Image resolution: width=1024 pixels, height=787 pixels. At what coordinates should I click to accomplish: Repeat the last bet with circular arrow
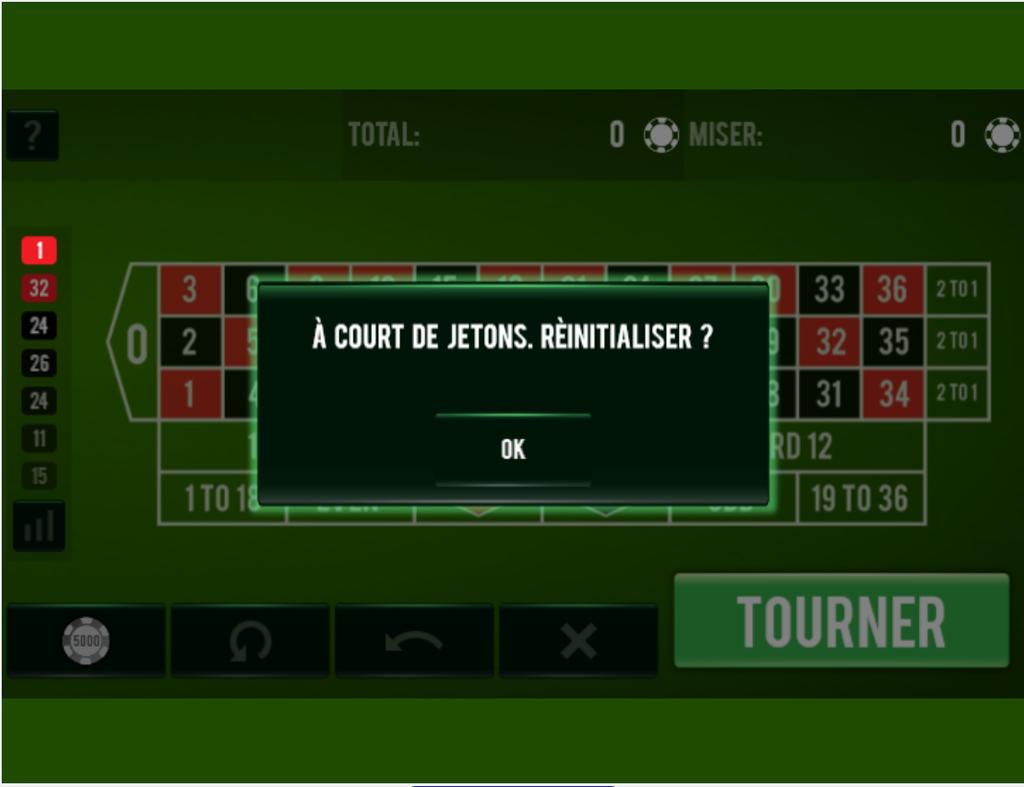[x=250, y=641]
